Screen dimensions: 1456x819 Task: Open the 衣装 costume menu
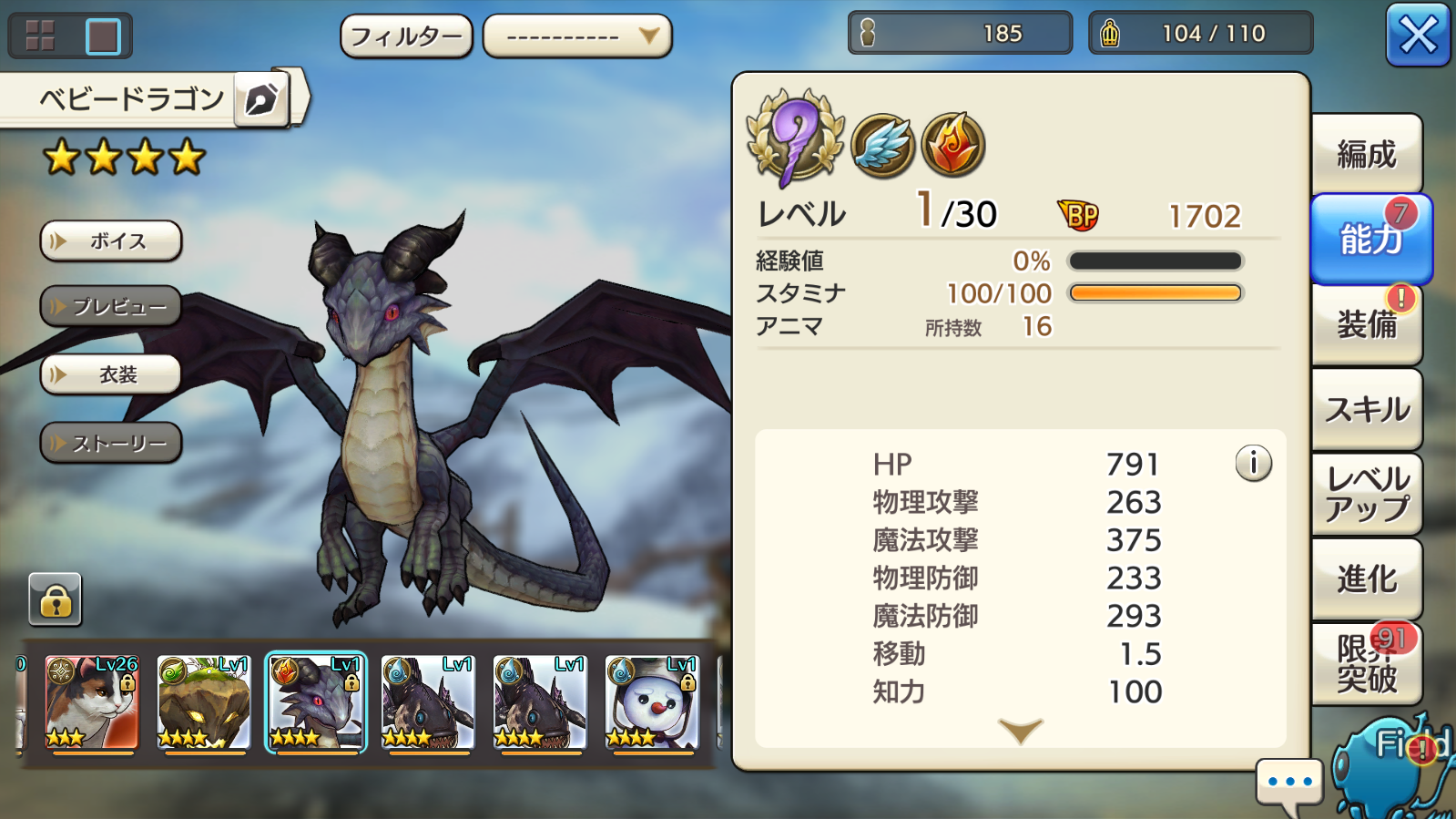pyautogui.click(x=111, y=374)
